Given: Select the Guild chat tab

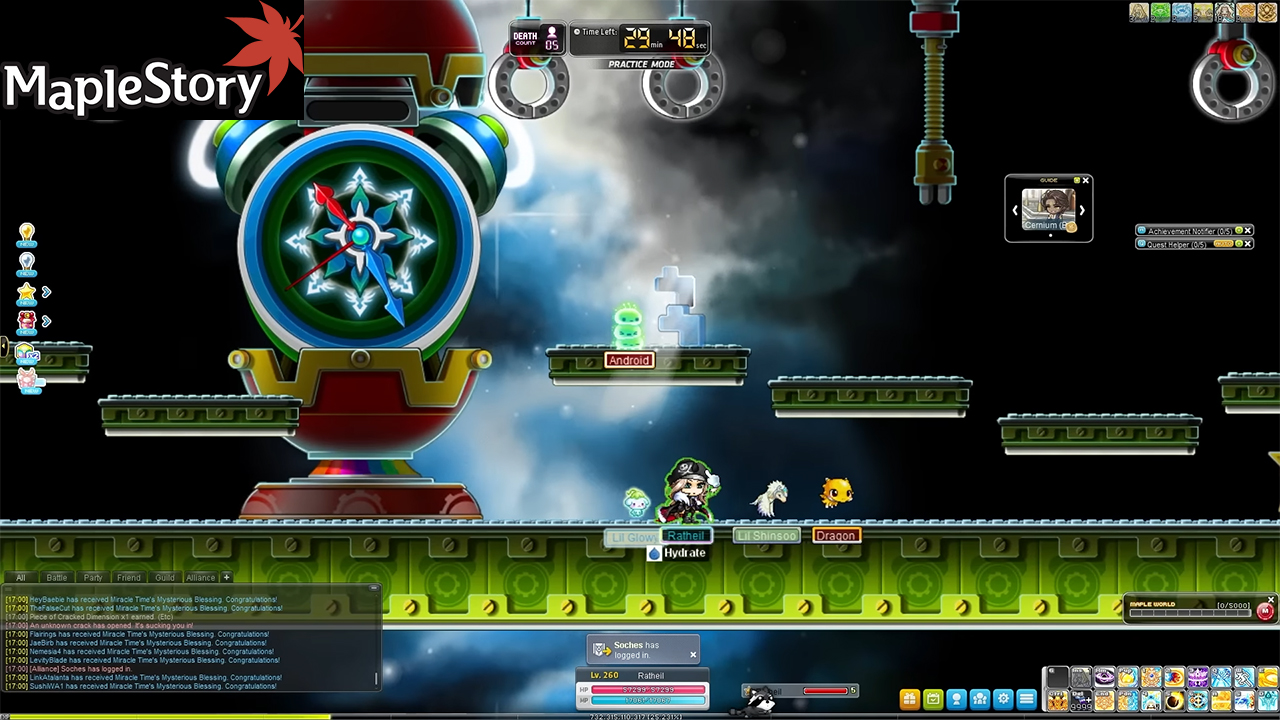Looking at the screenshot, I should click(x=165, y=577).
